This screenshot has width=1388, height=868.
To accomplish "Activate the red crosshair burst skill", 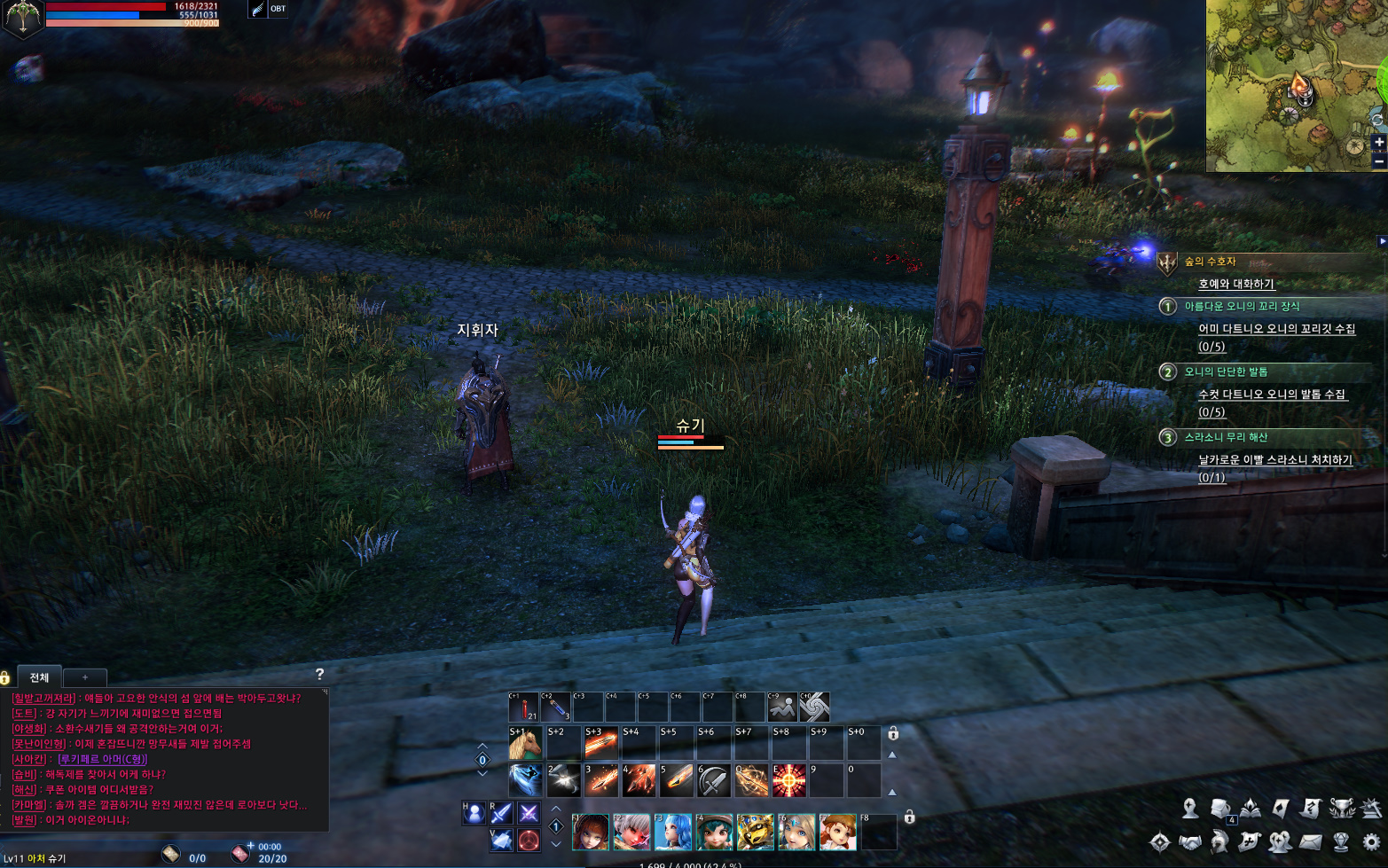I will 788,781.
